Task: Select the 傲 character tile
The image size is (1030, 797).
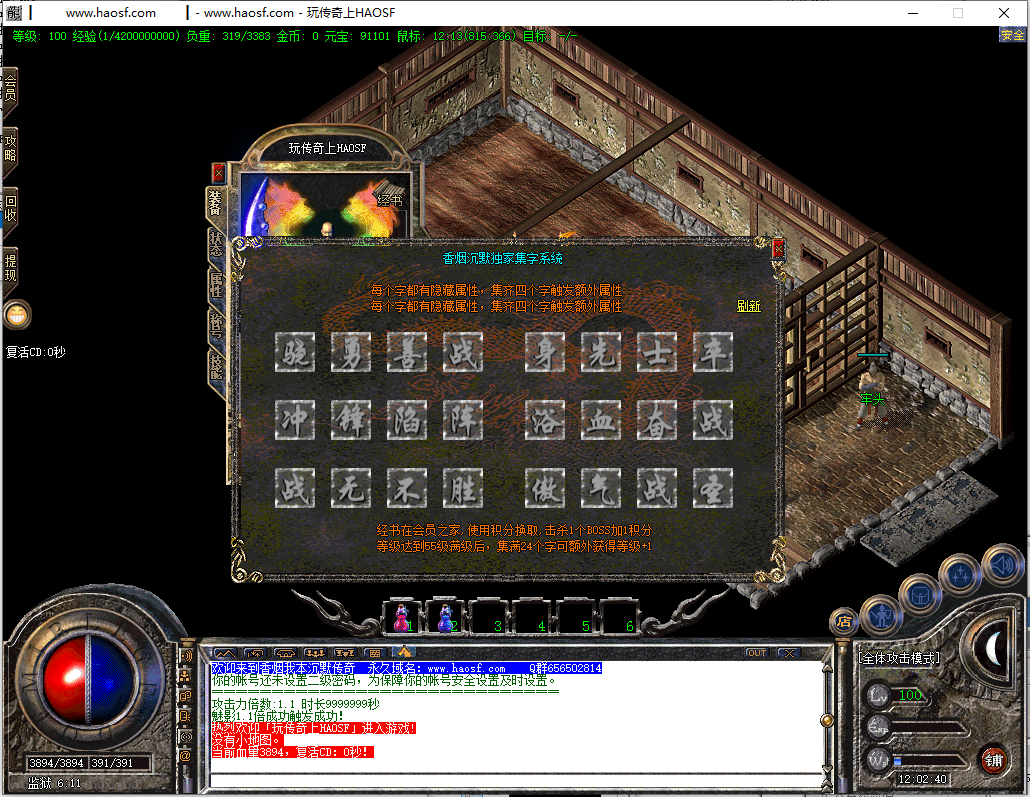Action: [545, 488]
